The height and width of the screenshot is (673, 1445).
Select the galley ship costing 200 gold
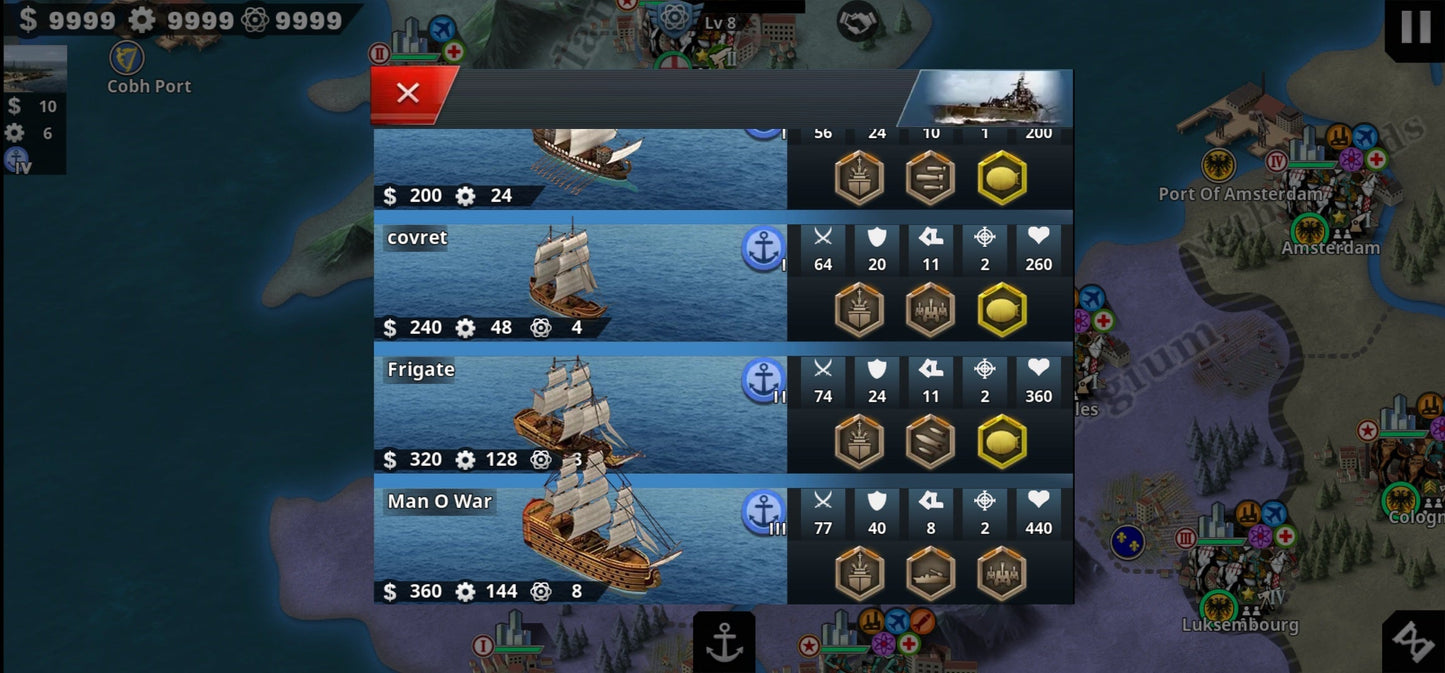click(580, 168)
